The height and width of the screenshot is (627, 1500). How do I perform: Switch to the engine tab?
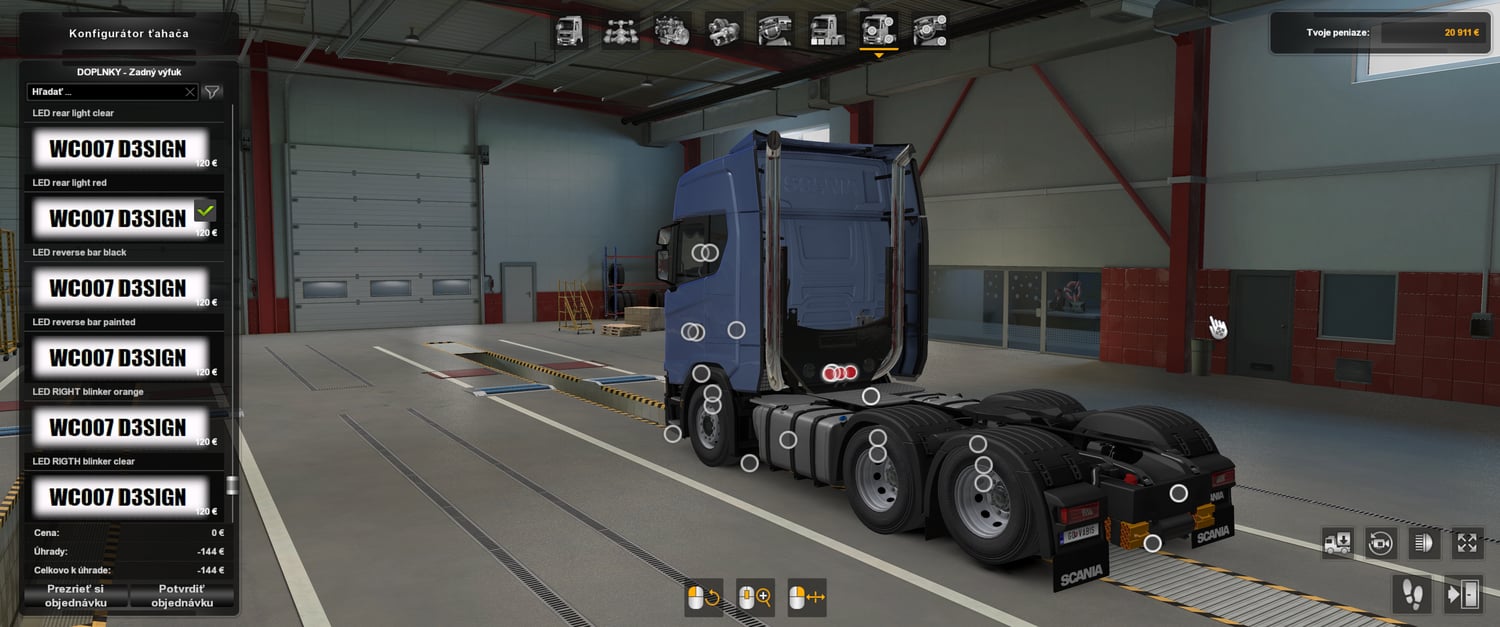672,30
